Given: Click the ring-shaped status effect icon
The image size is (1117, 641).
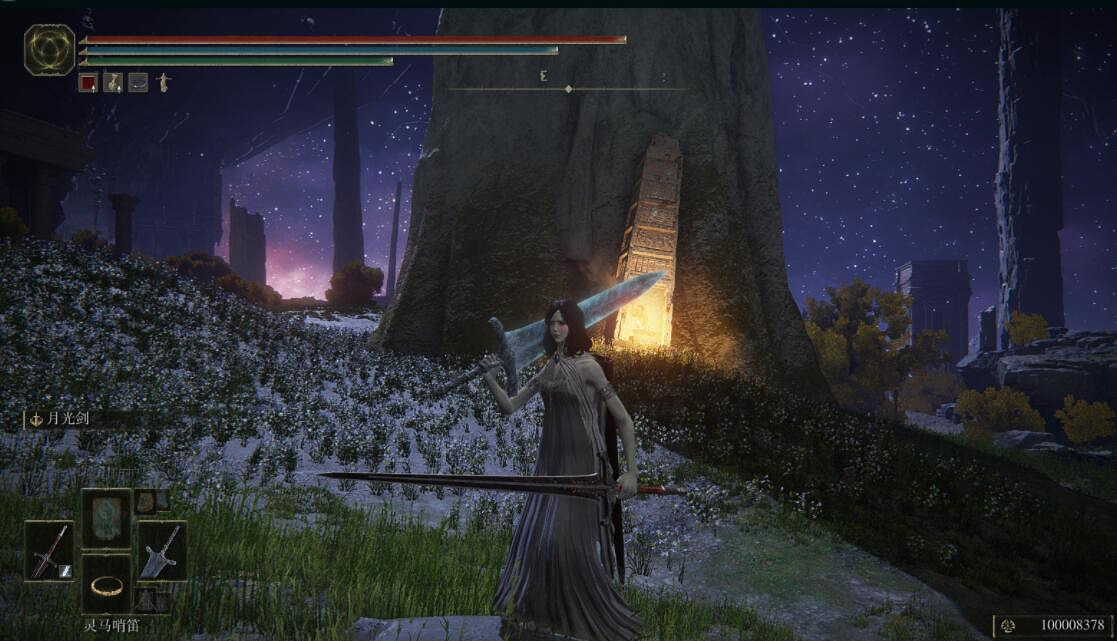Looking at the screenshot, I should [x=138, y=83].
